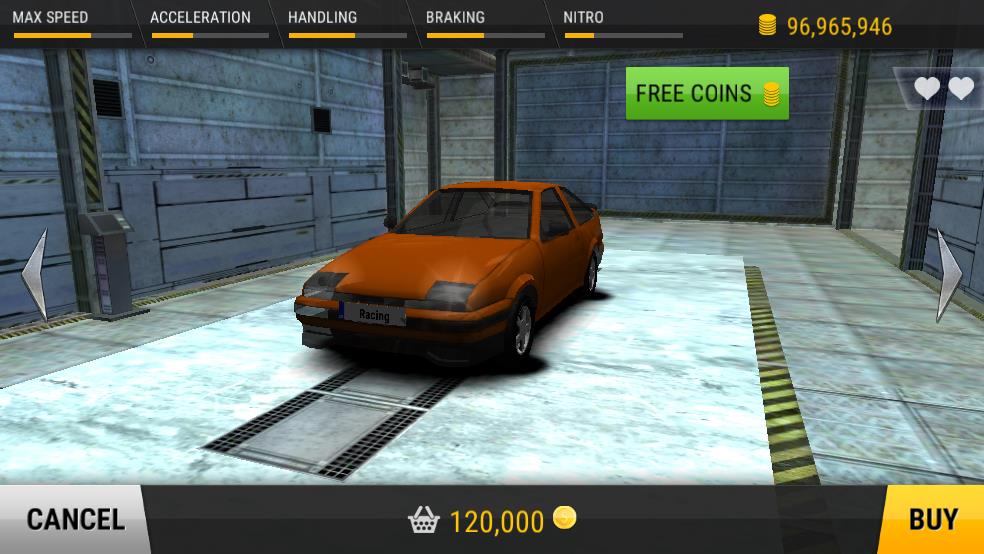Image resolution: width=984 pixels, height=554 pixels.
Task: Cancel the car purchase
Action: [74, 519]
